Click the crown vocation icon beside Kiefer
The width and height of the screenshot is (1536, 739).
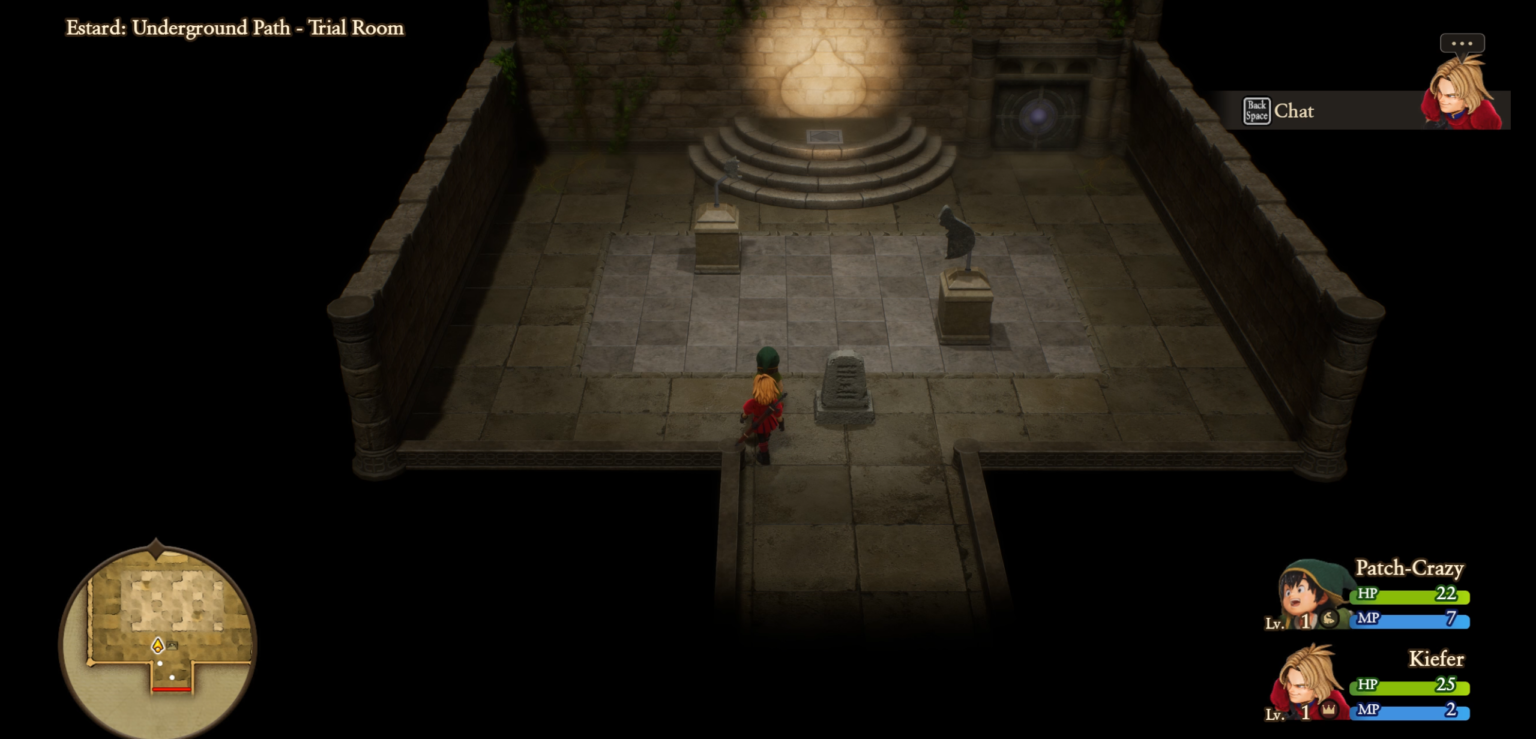[1329, 710]
